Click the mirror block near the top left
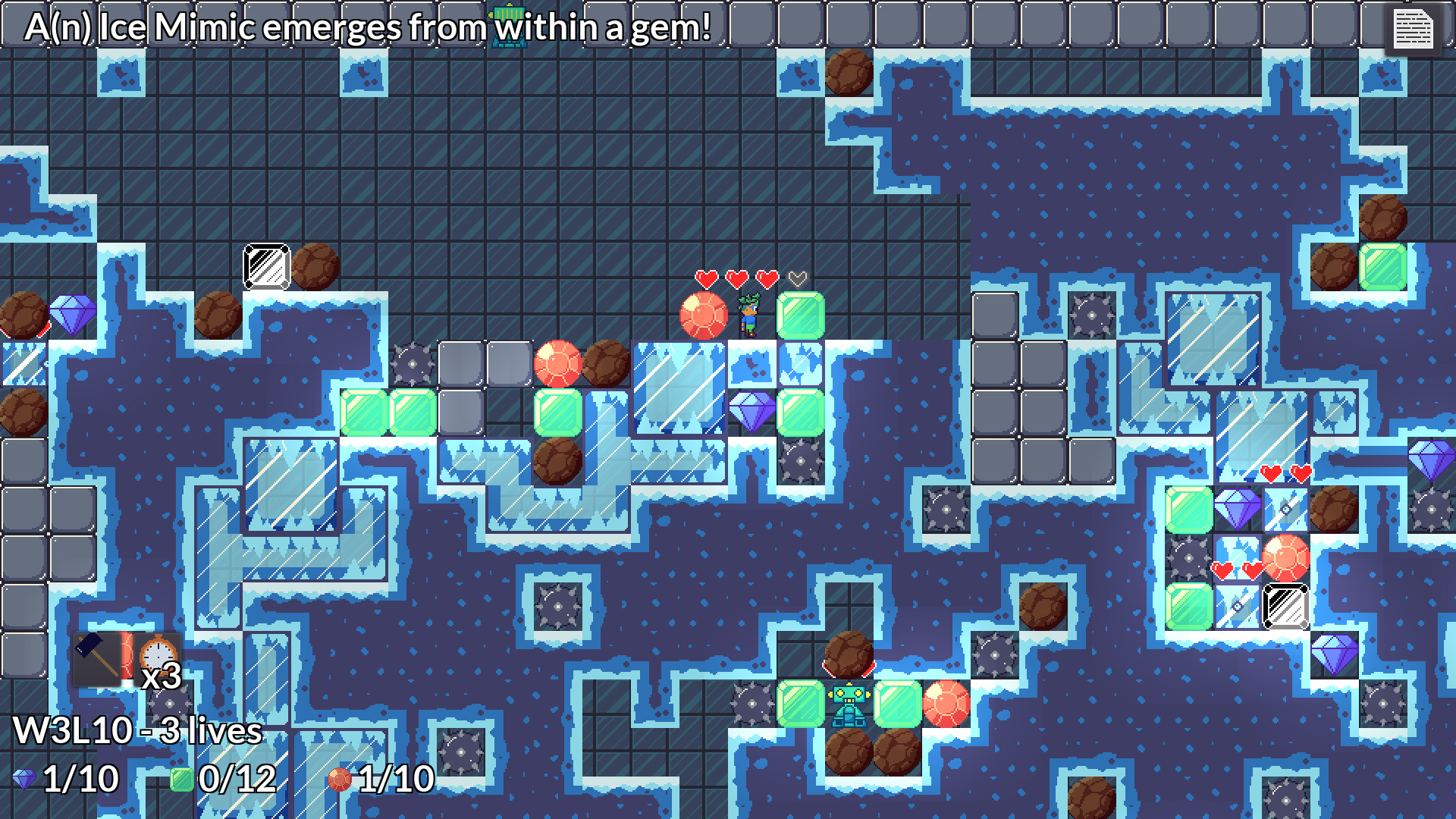Viewport: 1456px width, 819px height. [x=266, y=265]
